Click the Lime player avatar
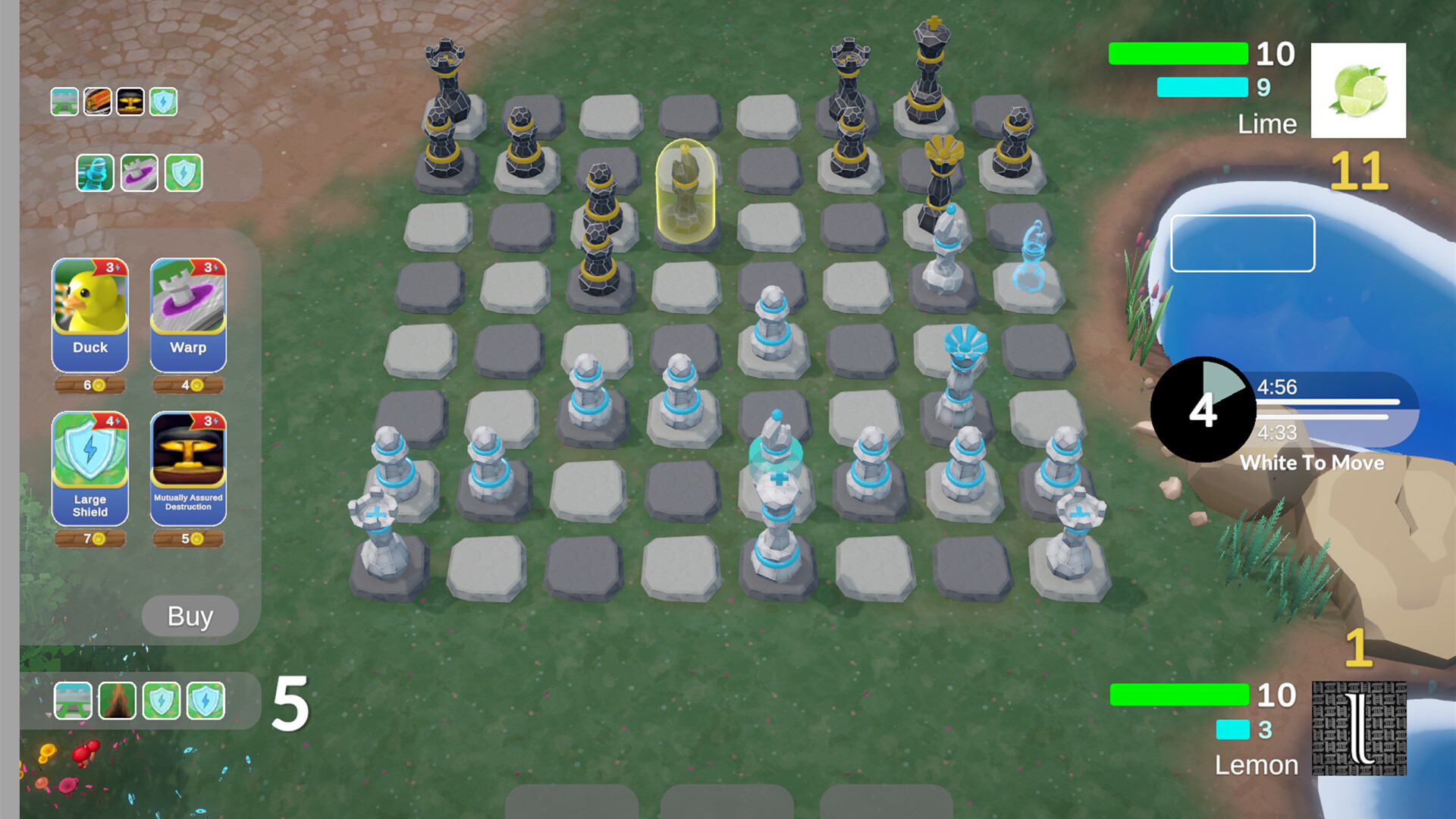1456x819 pixels. (1357, 91)
